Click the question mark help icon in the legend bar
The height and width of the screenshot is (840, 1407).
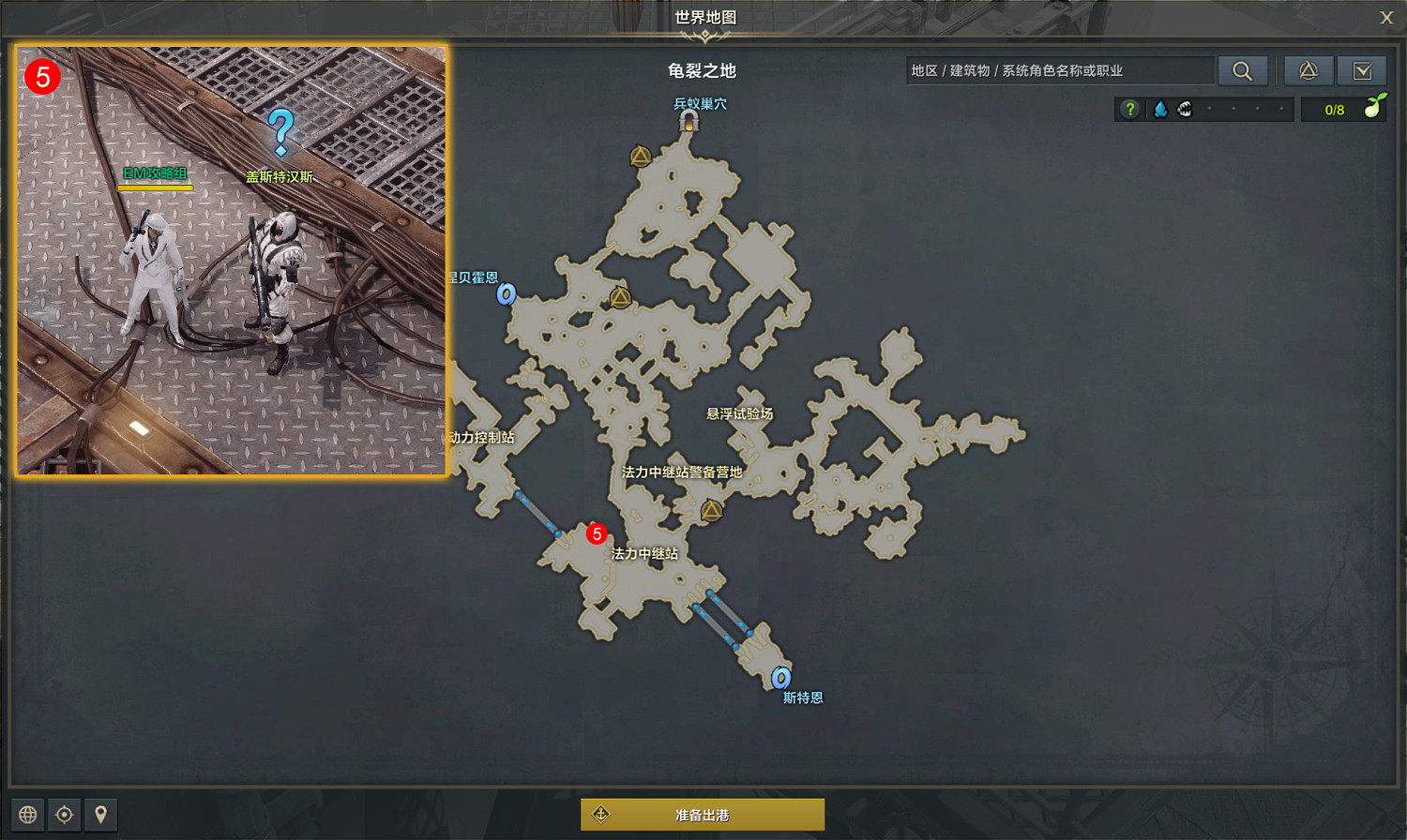click(1130, 109)
